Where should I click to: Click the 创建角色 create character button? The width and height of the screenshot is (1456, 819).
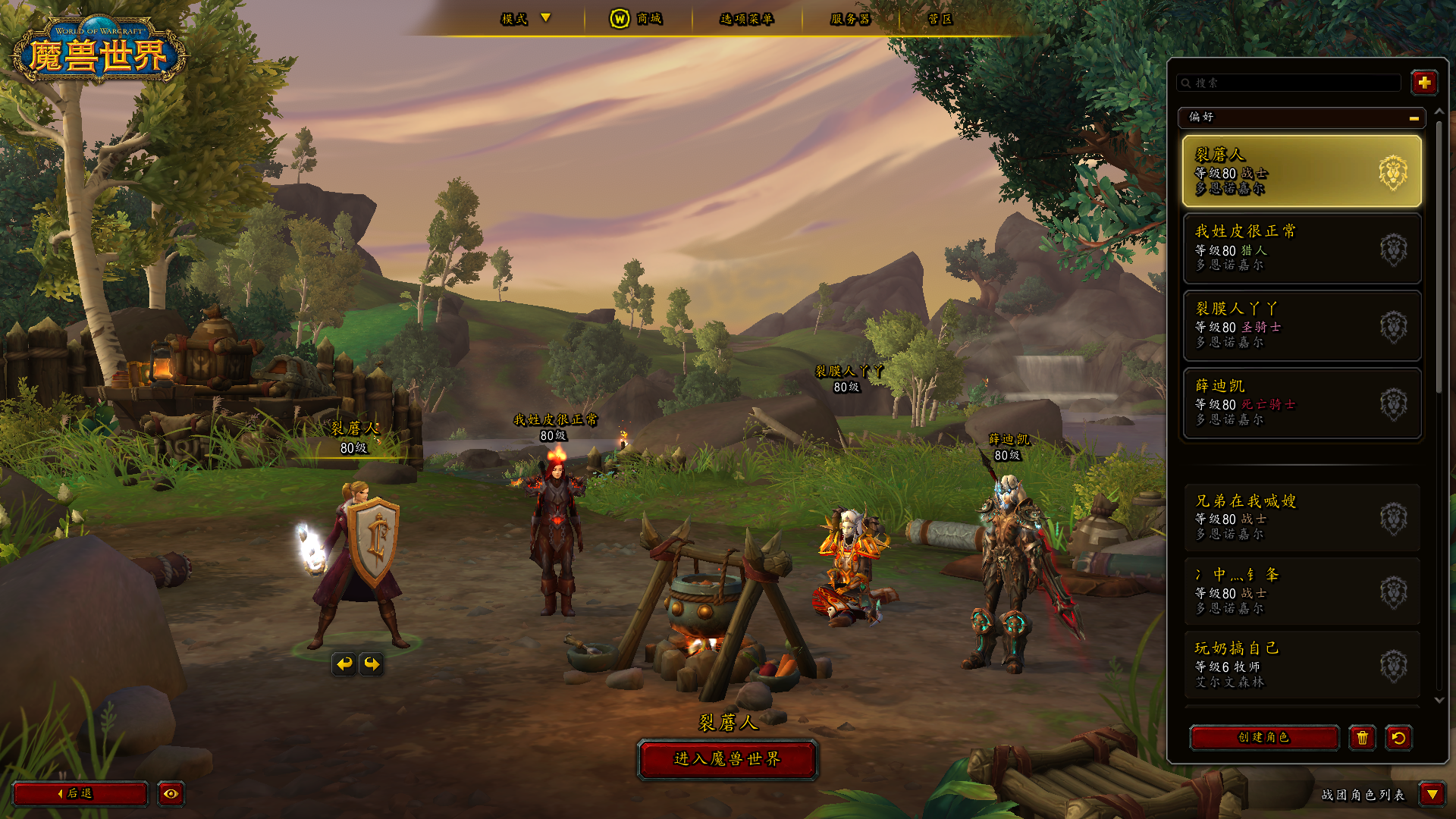1263,737
